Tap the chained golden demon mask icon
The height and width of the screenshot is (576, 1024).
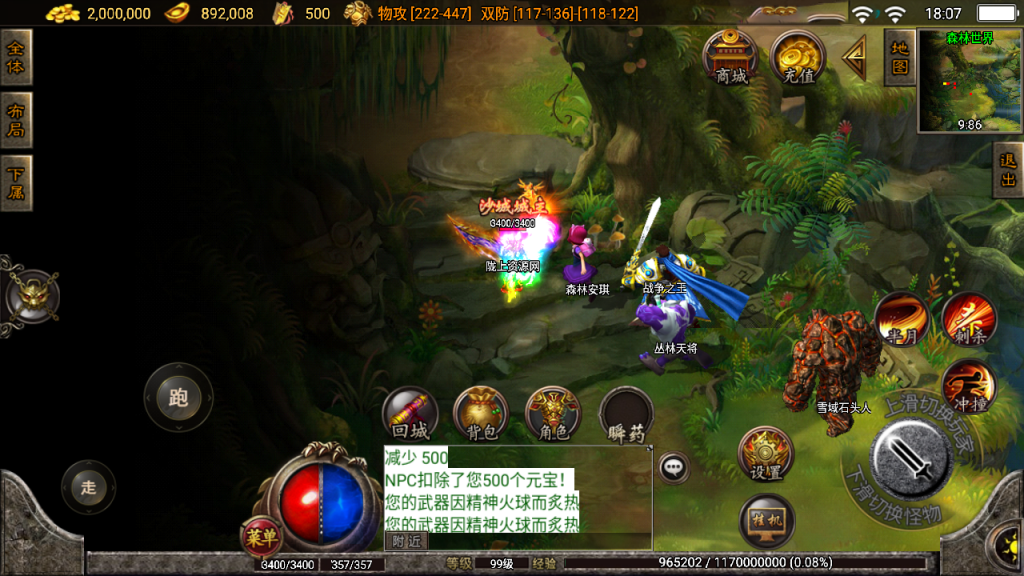point(32,296)
